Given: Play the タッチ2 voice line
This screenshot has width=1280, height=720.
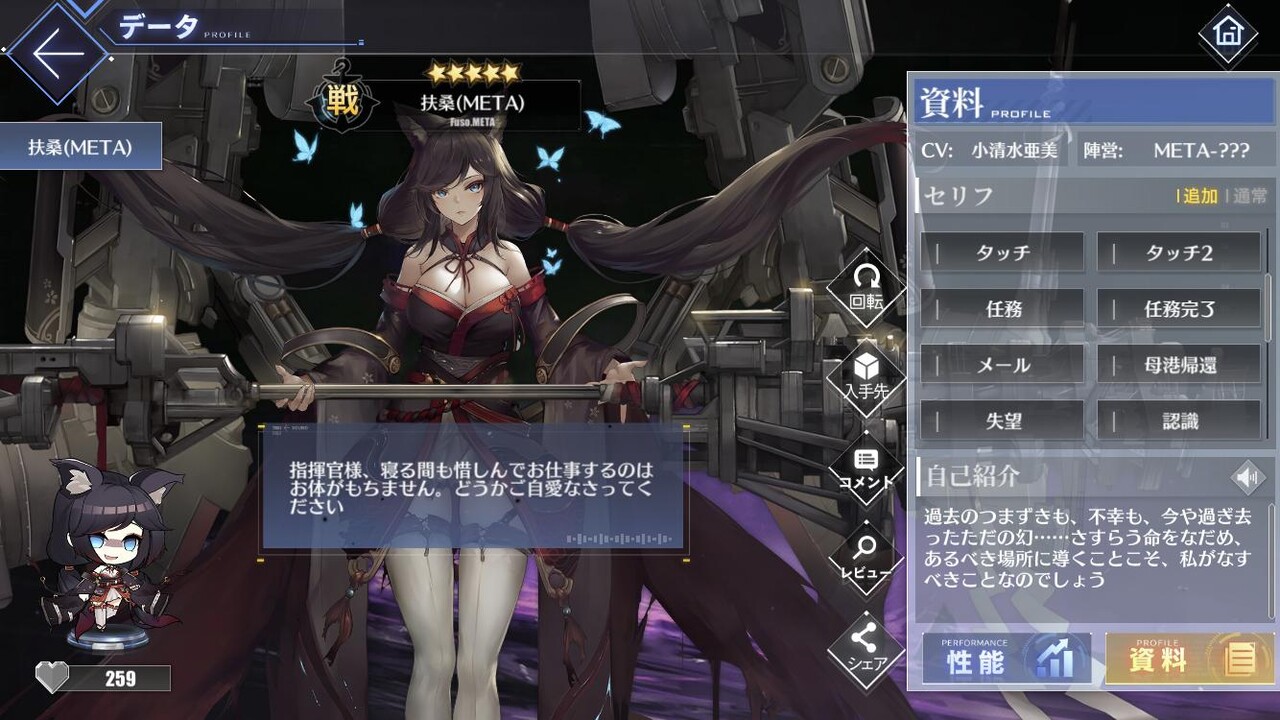Looking at the screenshot, I should point(1181,253).
